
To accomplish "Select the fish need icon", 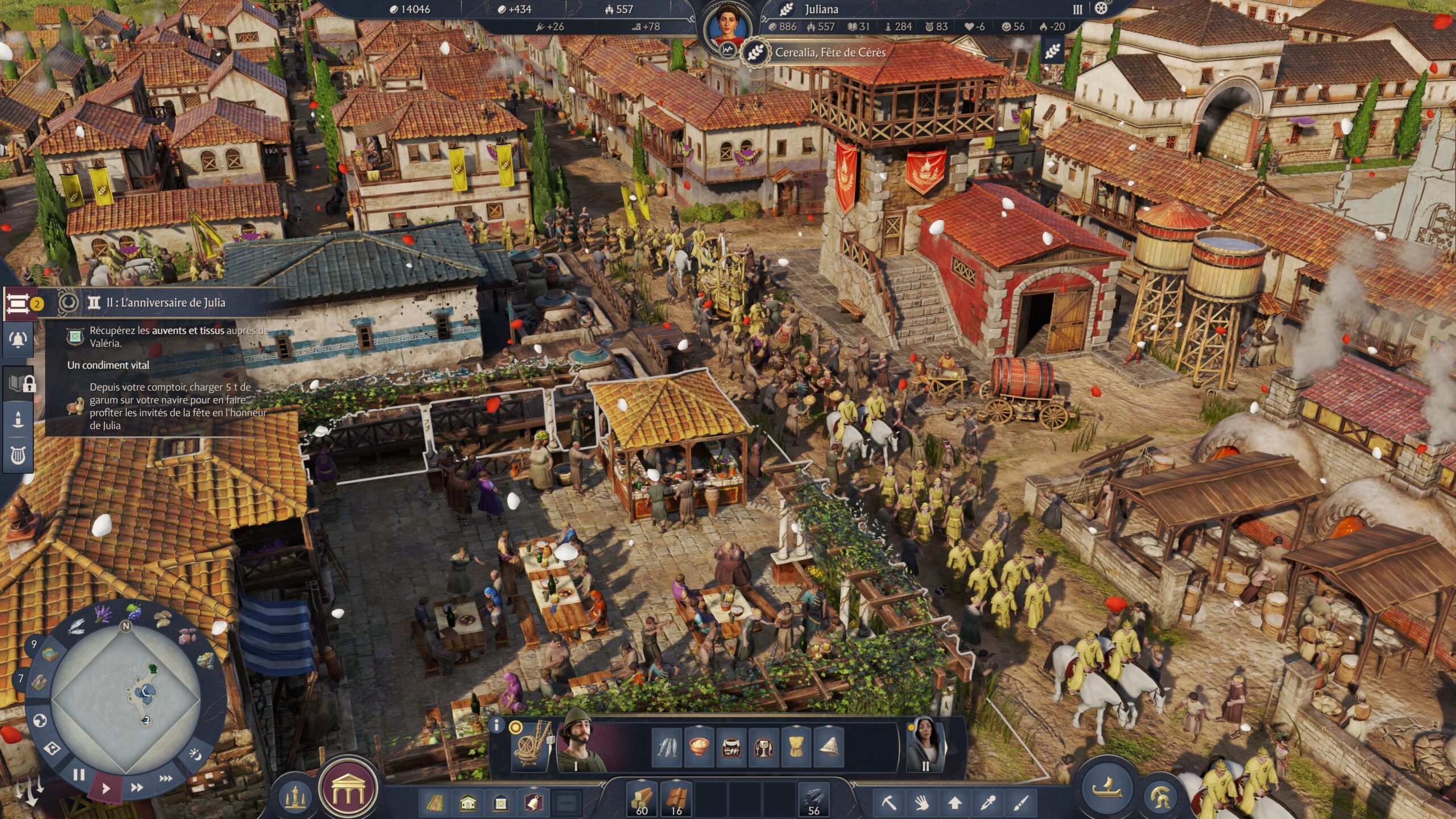I will pyautogui.click(x=667, y=747).
